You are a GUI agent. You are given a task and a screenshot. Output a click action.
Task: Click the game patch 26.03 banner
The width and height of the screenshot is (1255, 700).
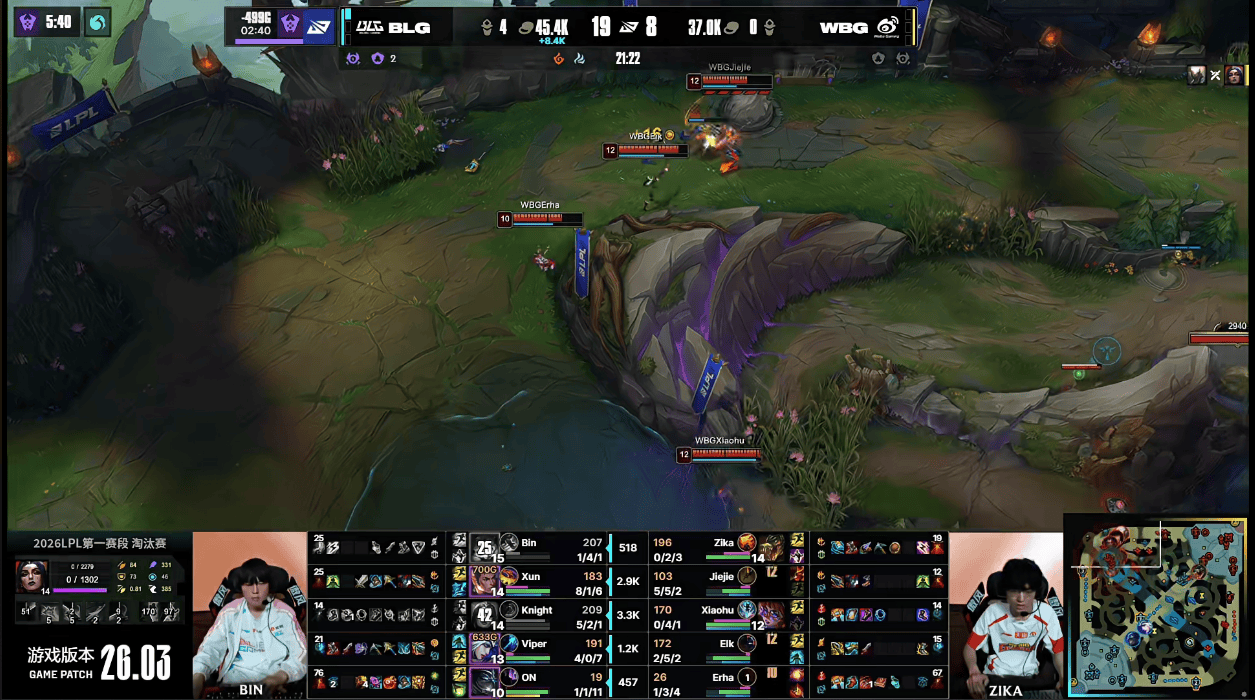98,660
